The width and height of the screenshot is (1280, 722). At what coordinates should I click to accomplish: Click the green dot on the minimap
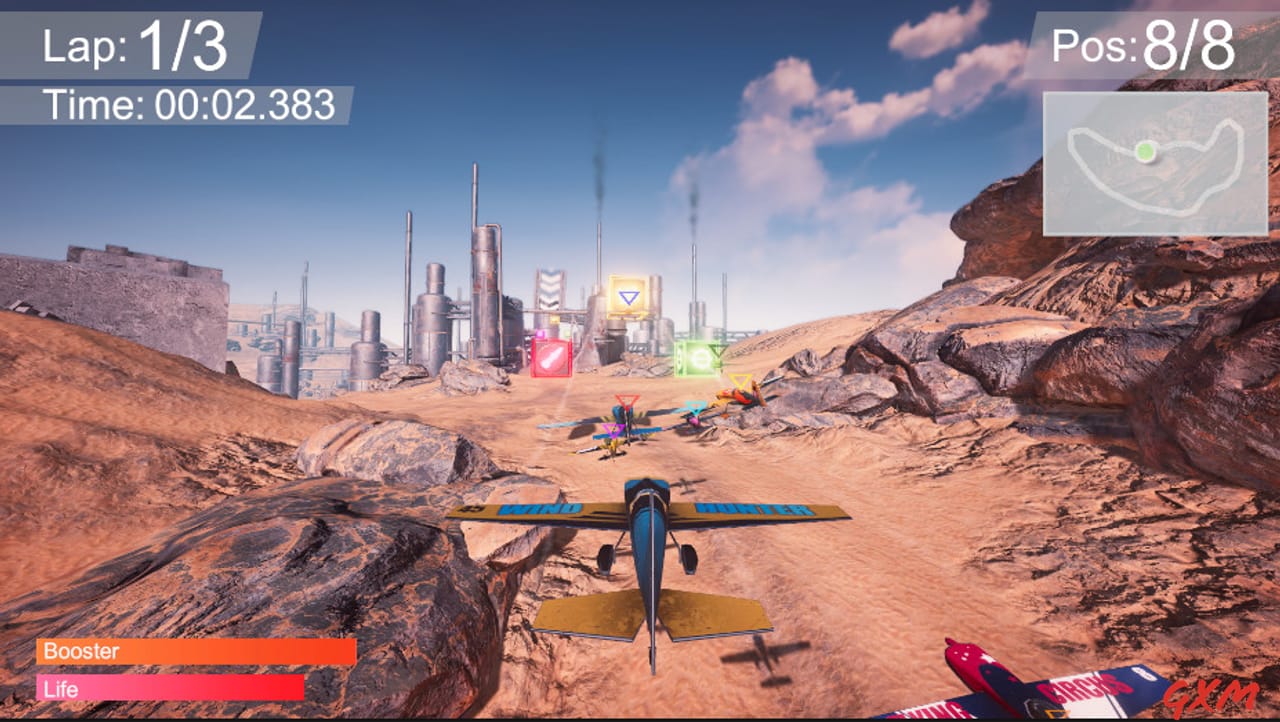(1148, 152)
